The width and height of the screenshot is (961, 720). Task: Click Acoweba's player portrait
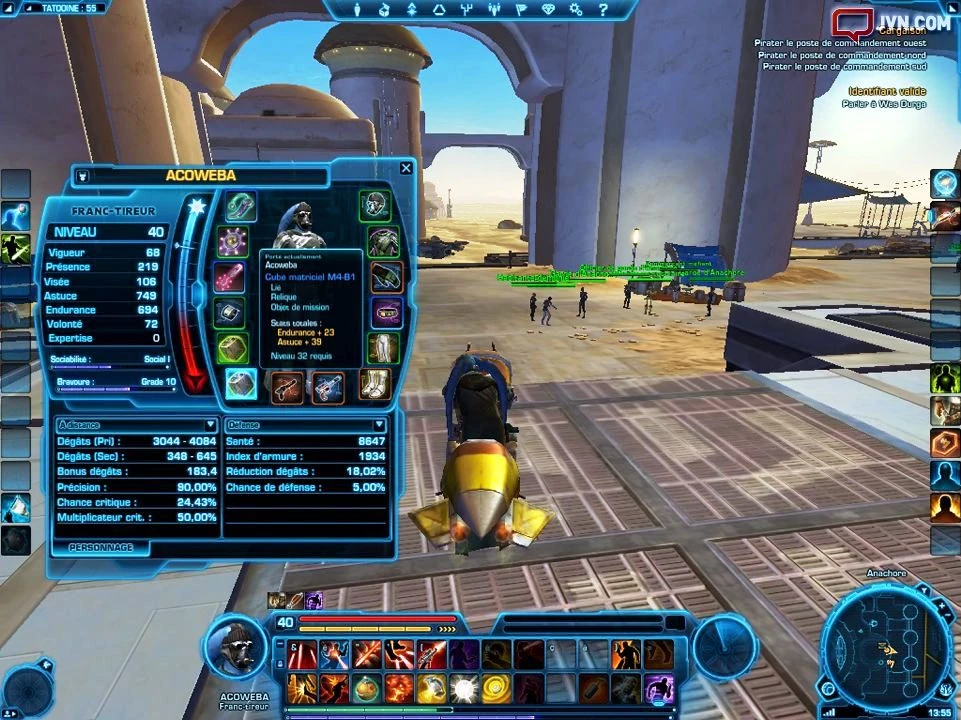(235, 647)
